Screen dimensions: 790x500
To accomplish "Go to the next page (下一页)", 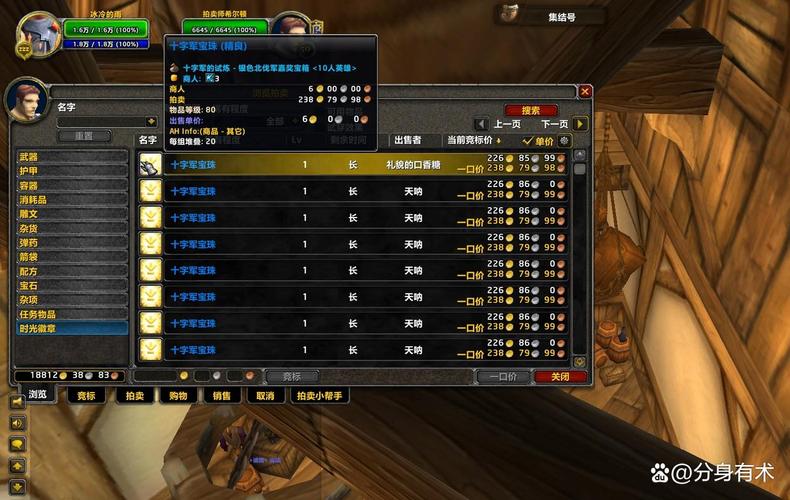I will point(554,124).
